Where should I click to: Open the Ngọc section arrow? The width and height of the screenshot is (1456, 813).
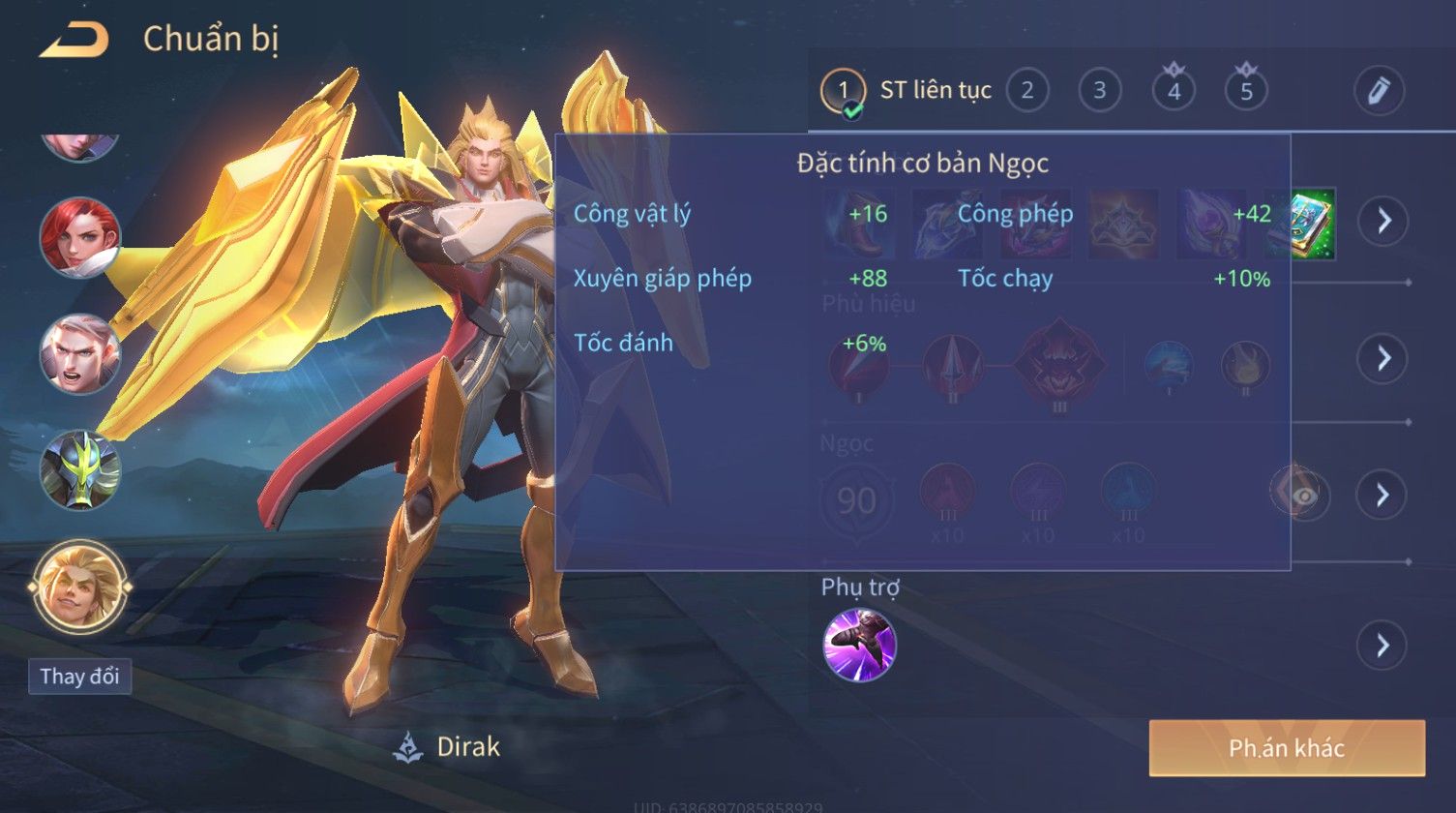1382,495
